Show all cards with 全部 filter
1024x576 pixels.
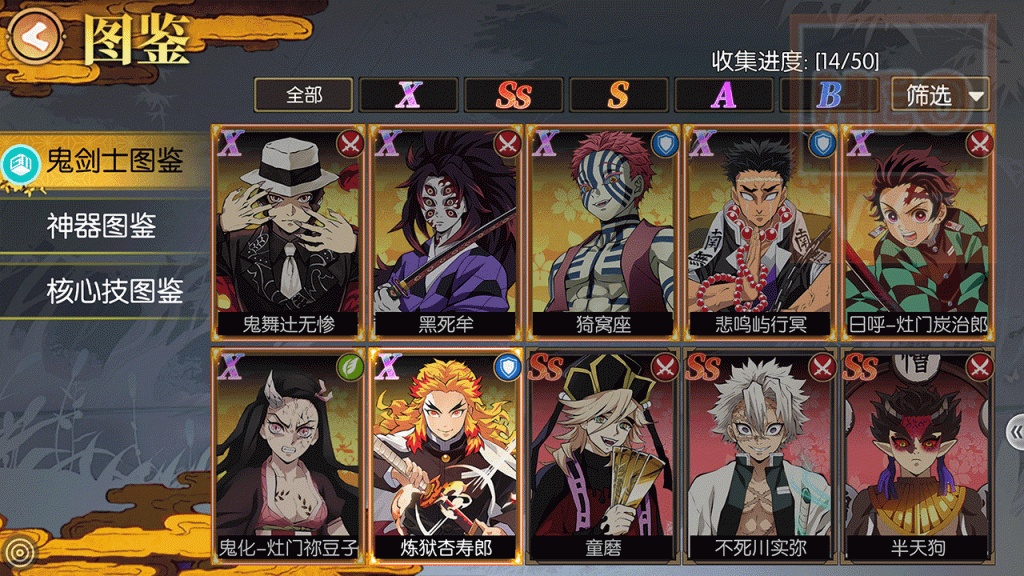[304, 95]
